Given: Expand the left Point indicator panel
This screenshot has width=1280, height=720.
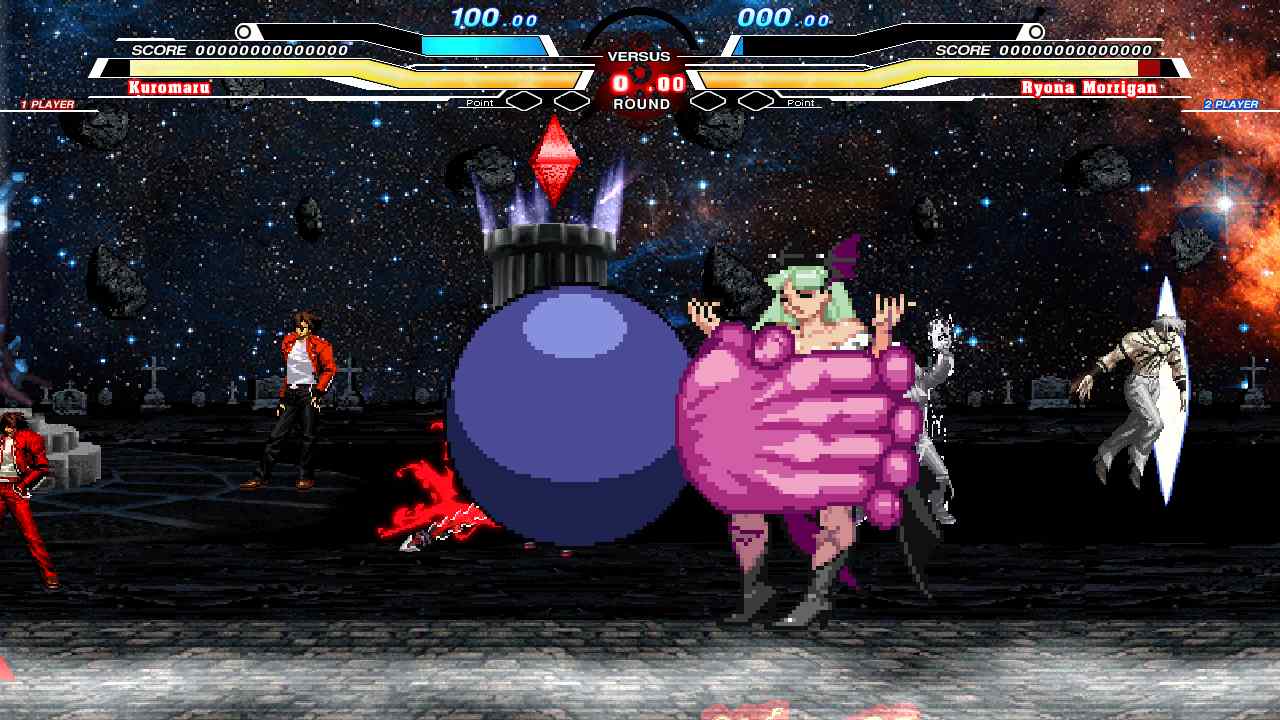Looking at the screenshot, I should (480, 102).
